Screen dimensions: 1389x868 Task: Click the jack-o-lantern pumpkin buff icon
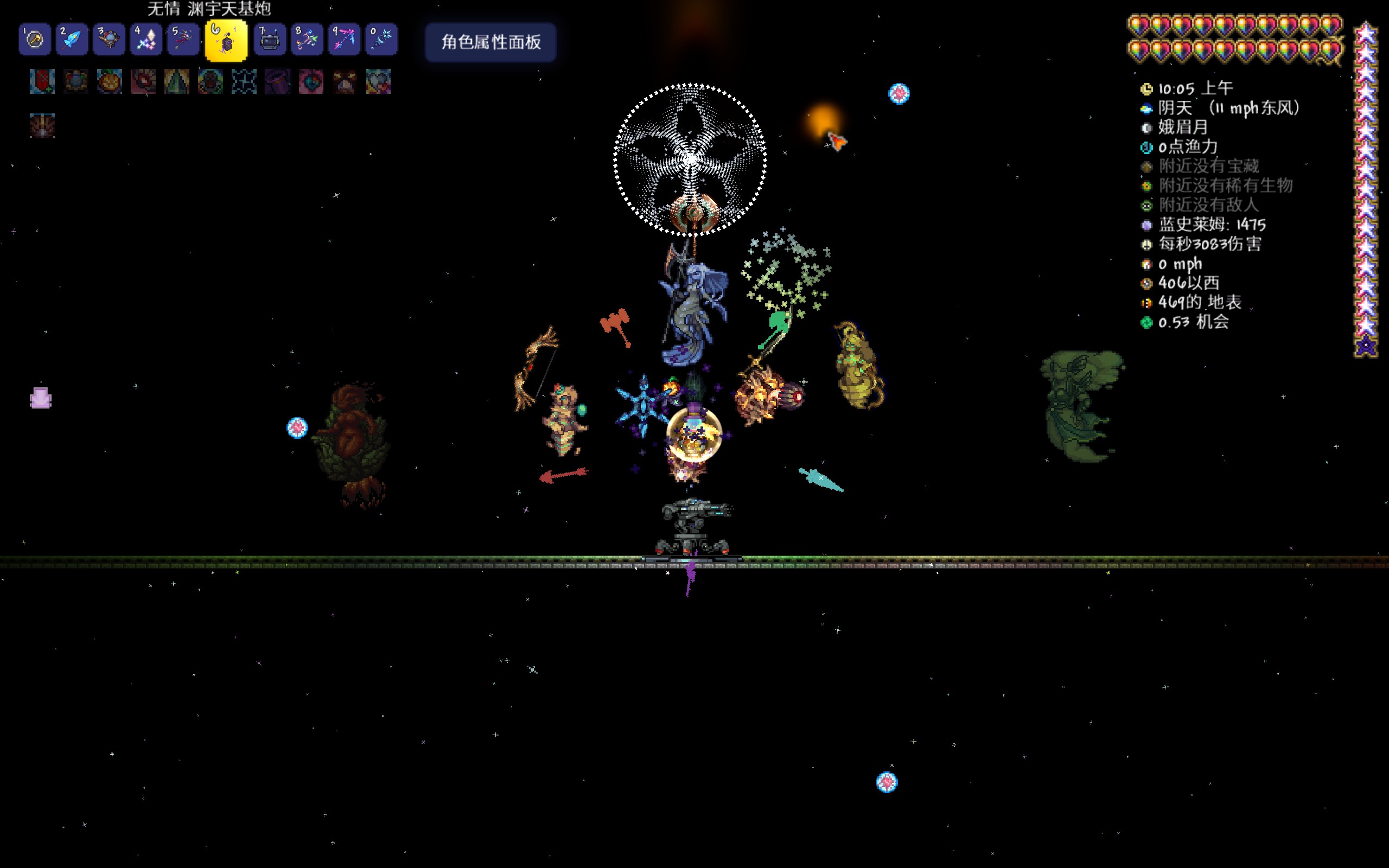tap(109, 81)
